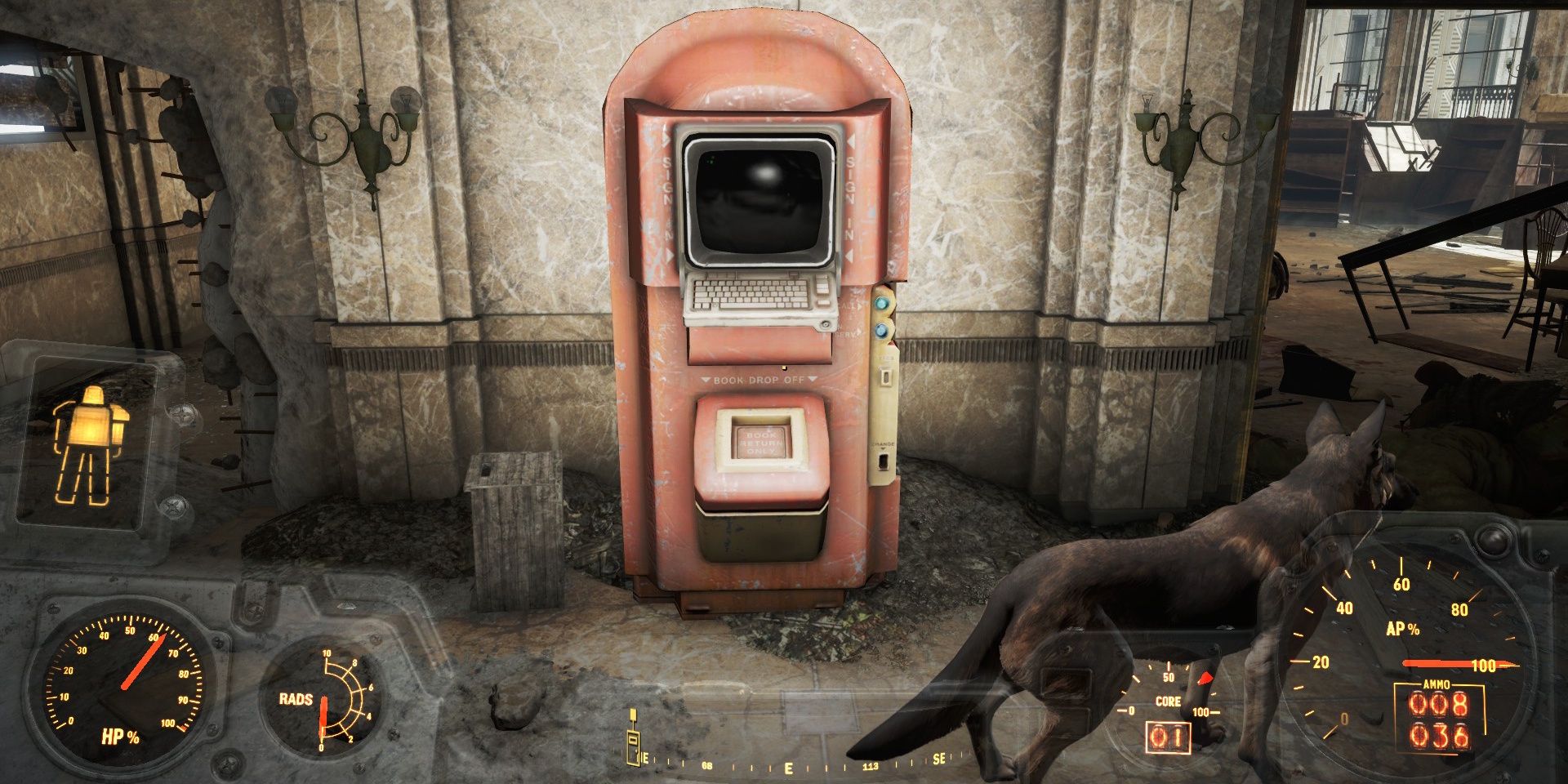Click the compass heading strip
Screen dimensions: 1568x784
click(788, 766)
